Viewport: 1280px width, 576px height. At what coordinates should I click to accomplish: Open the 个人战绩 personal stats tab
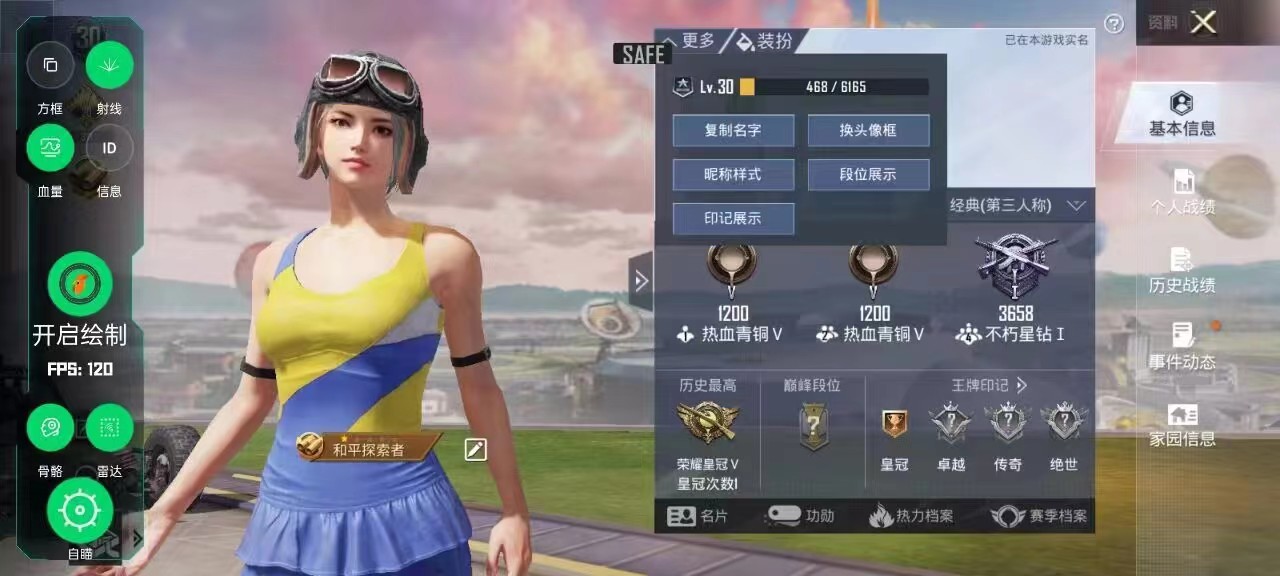1182,192
